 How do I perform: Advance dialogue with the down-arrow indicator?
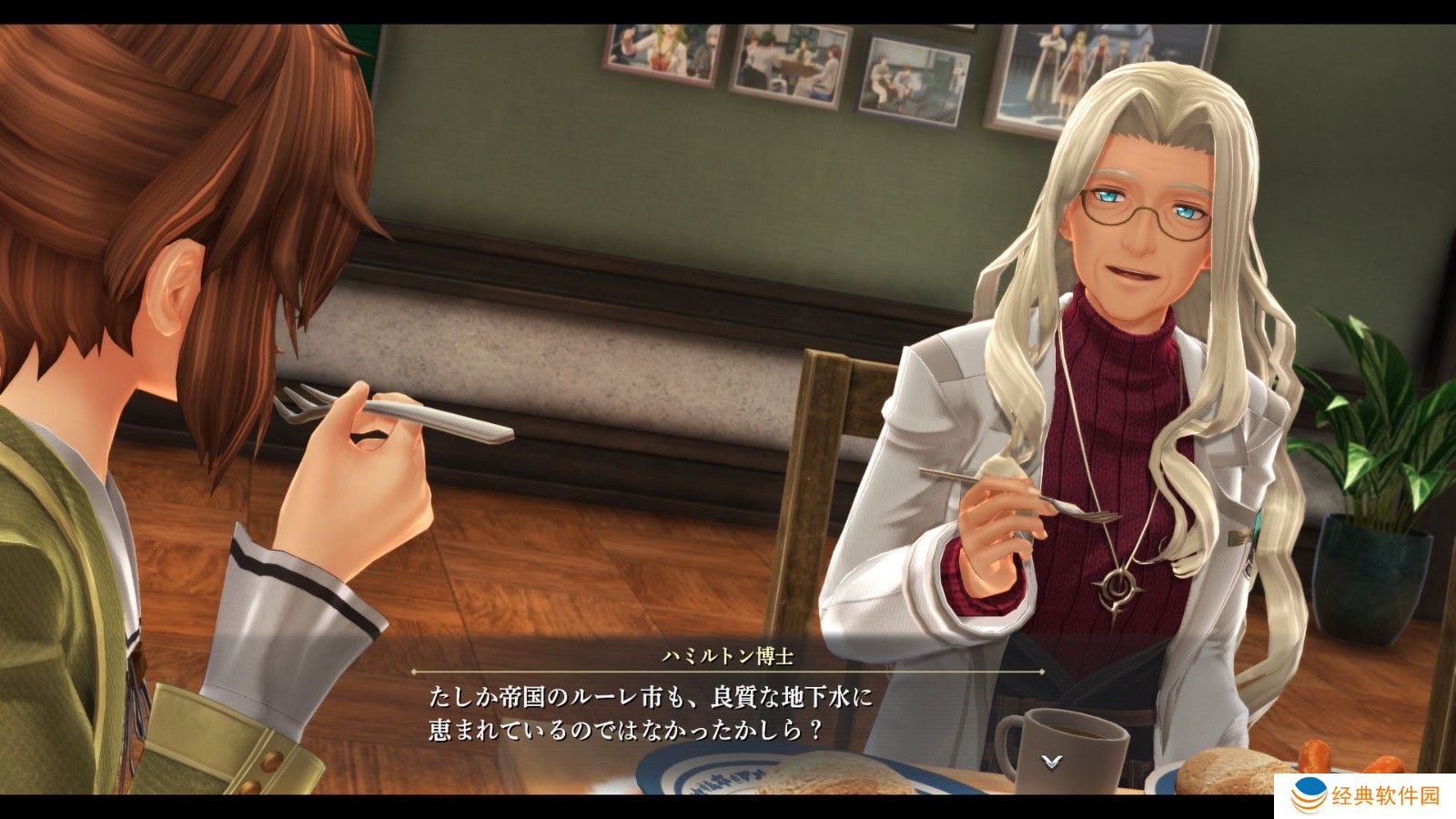pyautogui.click(x=1052, y=761)
